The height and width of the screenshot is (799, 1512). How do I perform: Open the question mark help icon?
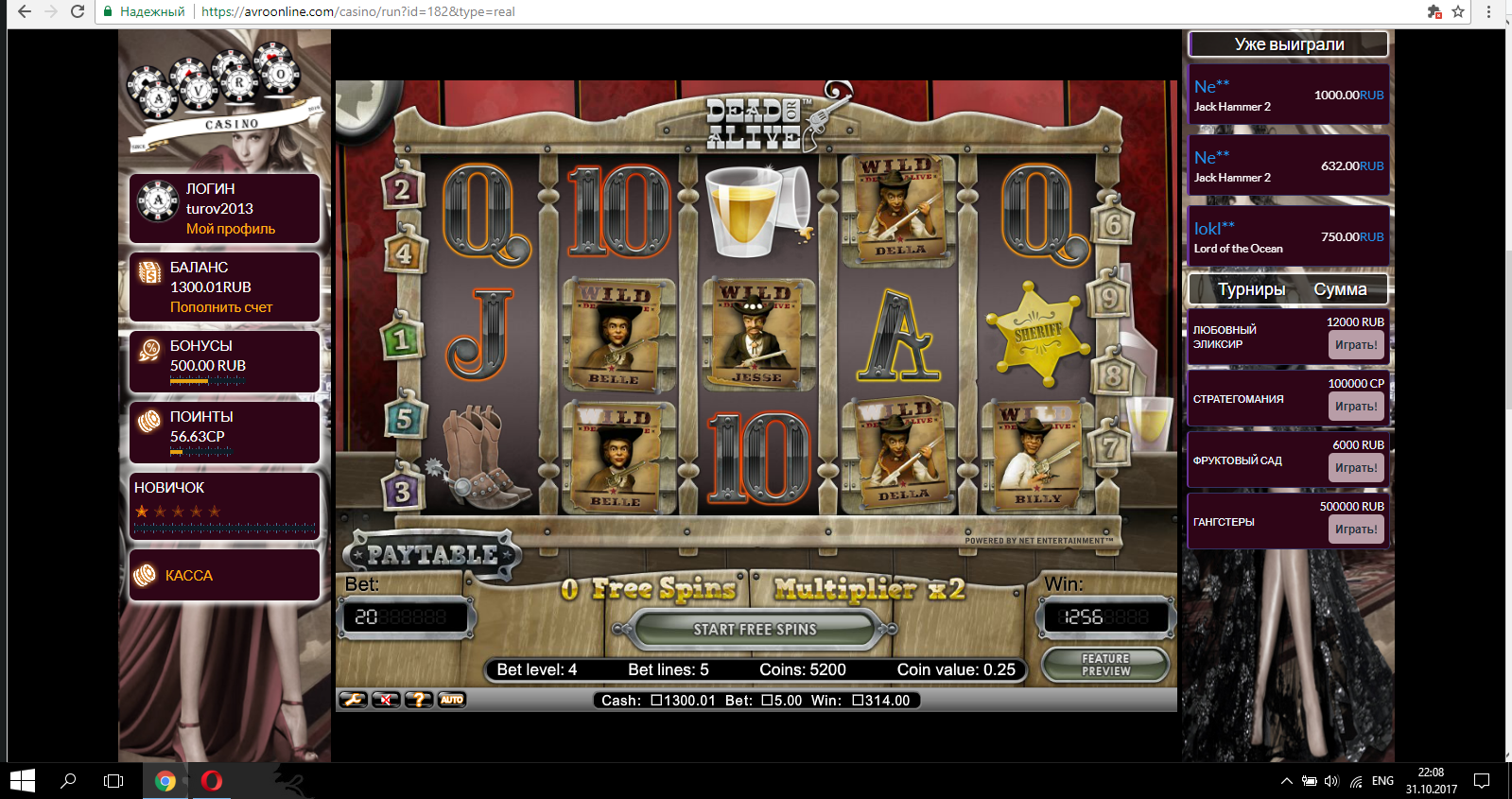coord(419,700)
